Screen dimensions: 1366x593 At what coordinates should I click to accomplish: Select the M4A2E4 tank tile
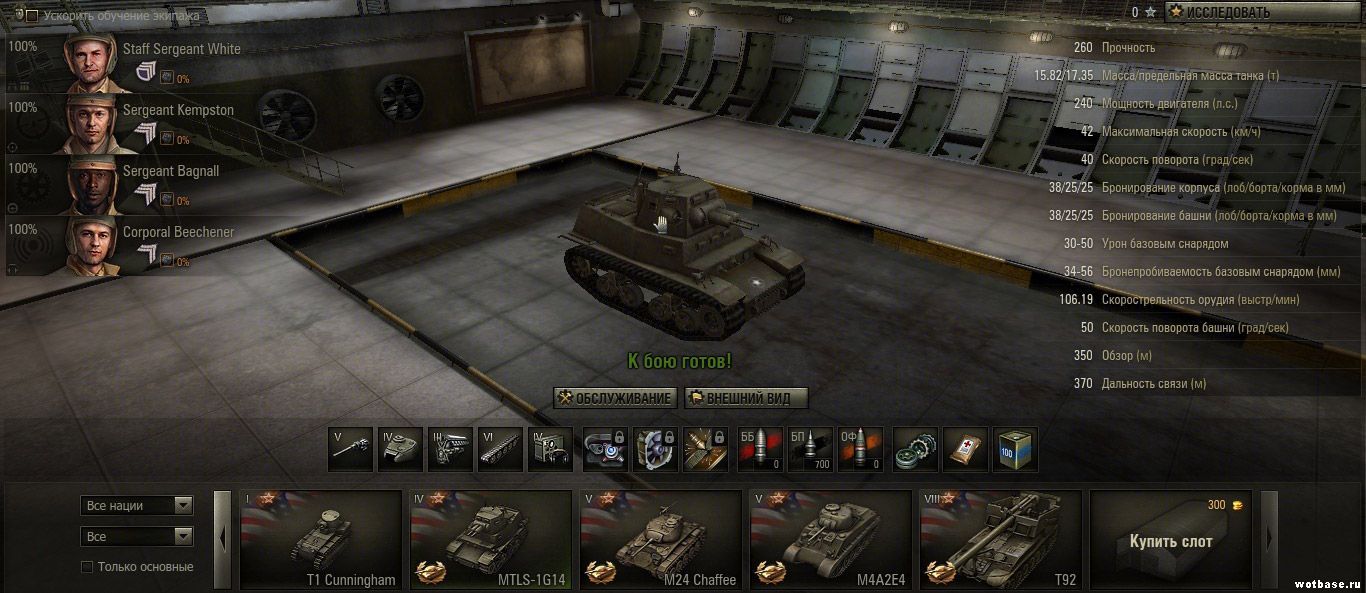point(831,540)
